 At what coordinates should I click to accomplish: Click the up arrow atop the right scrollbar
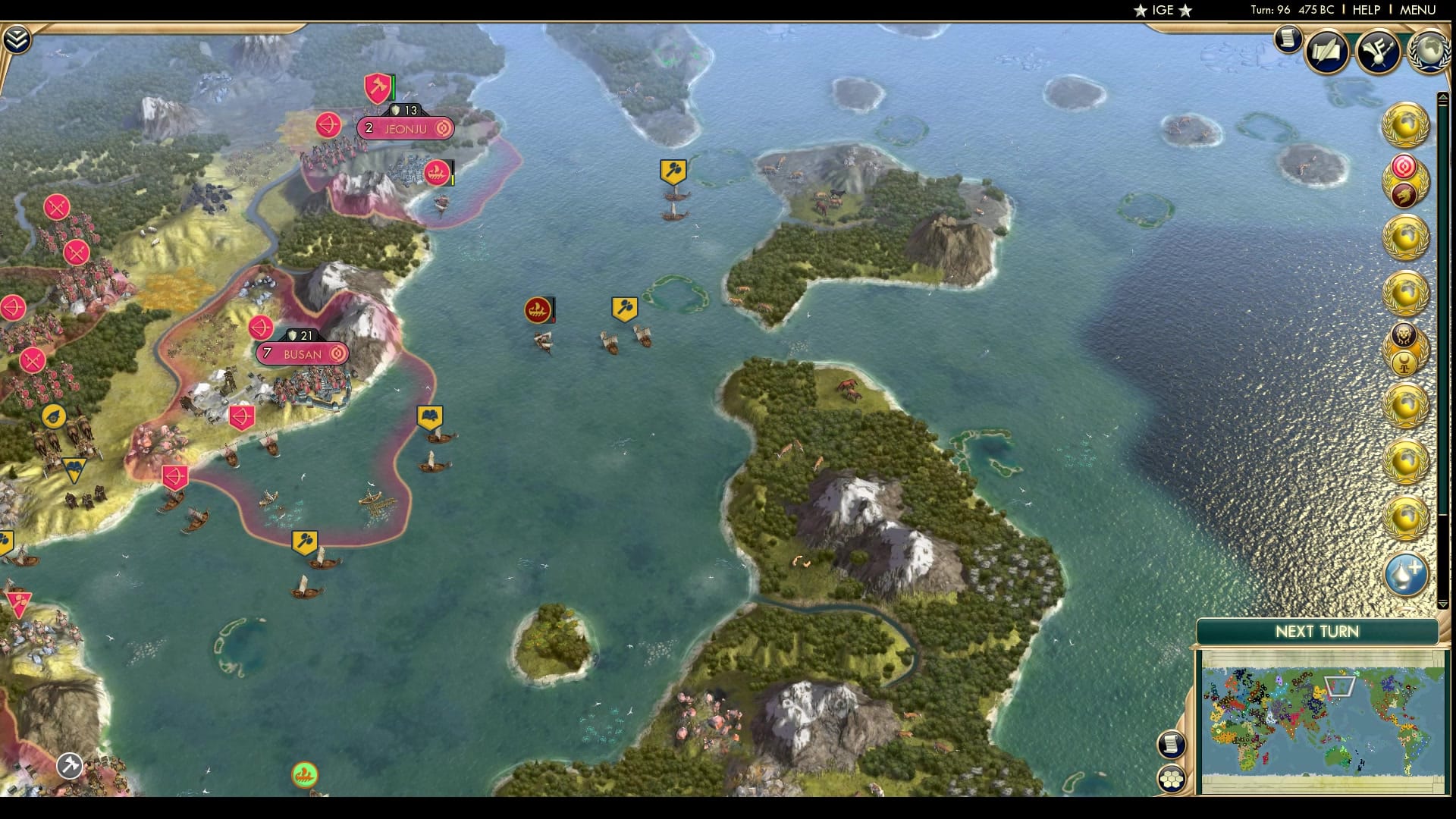pos(1445,98)
